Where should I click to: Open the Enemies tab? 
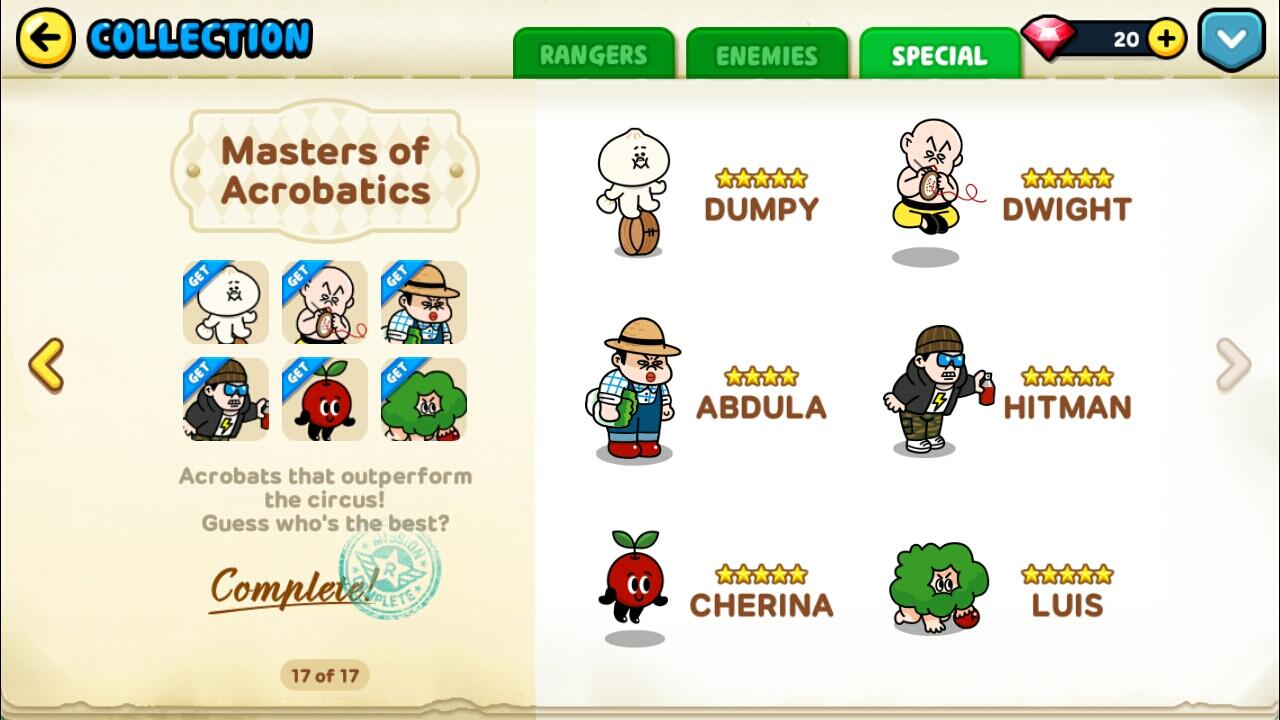pos(767,55)
